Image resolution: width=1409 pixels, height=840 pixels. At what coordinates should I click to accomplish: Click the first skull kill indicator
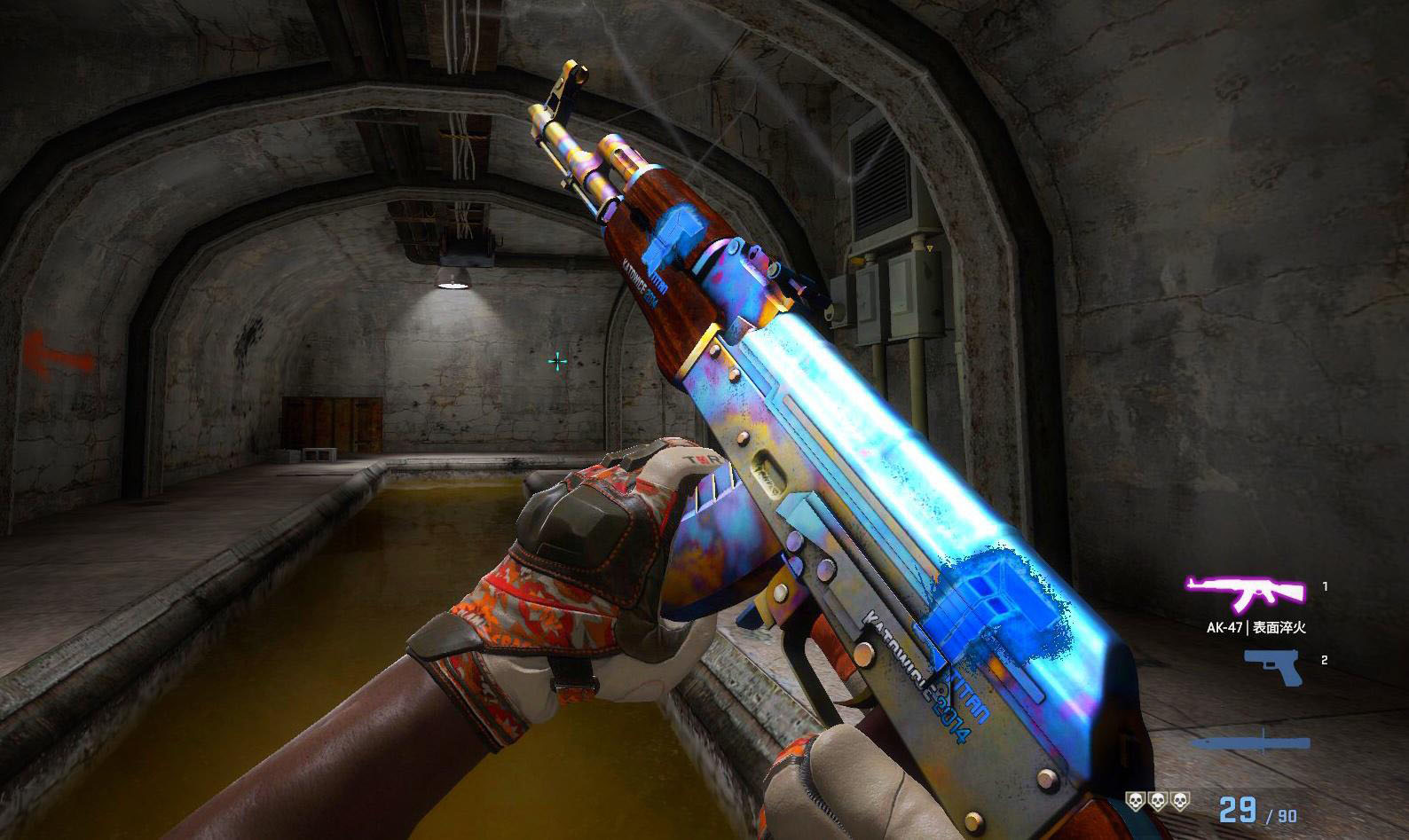[x=1136, y=803]
